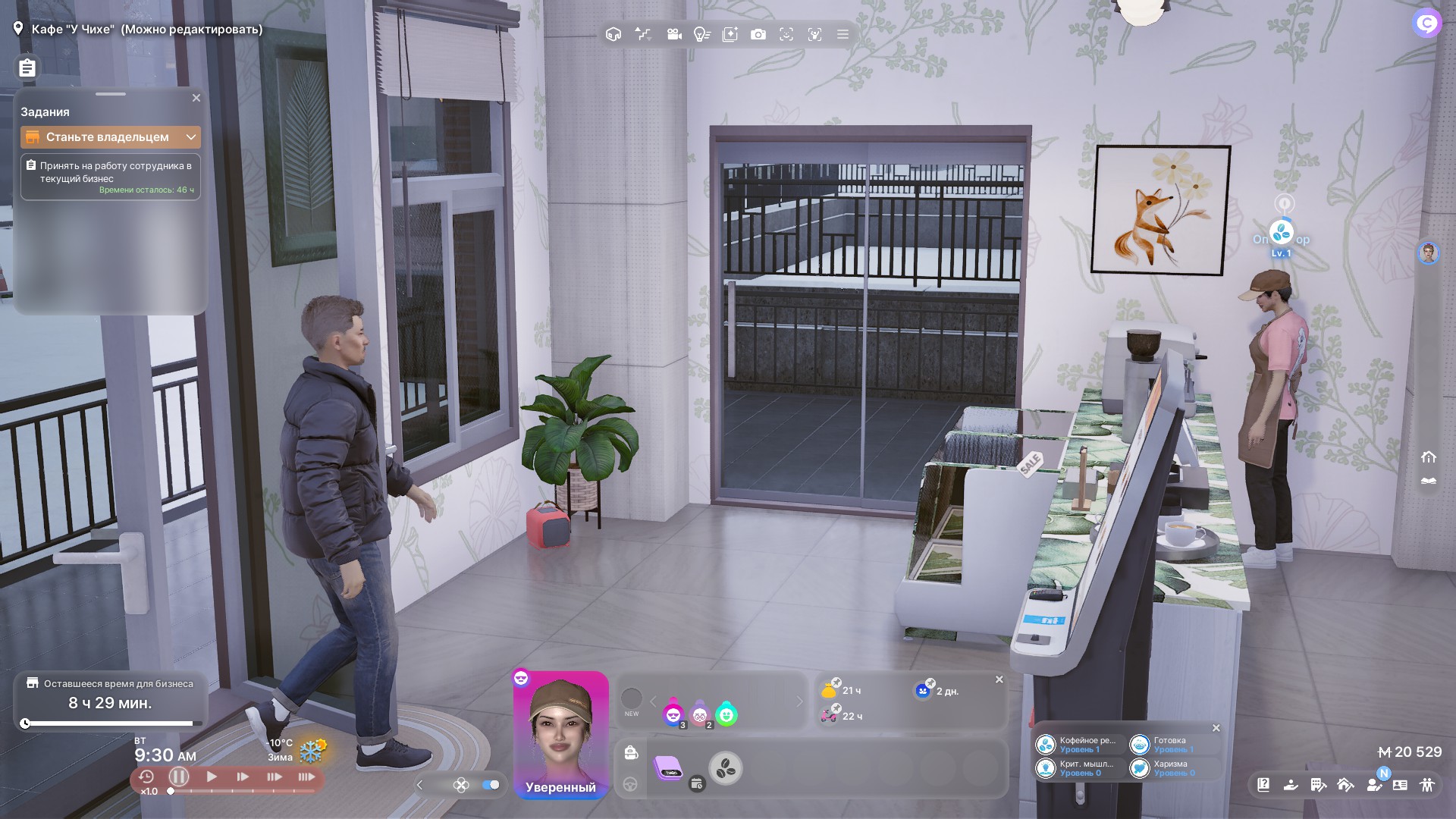Image resolution: width=1456 pixels, height=819 pixels.
Task: Open the help guide book icon
Action: point(1263,785)
